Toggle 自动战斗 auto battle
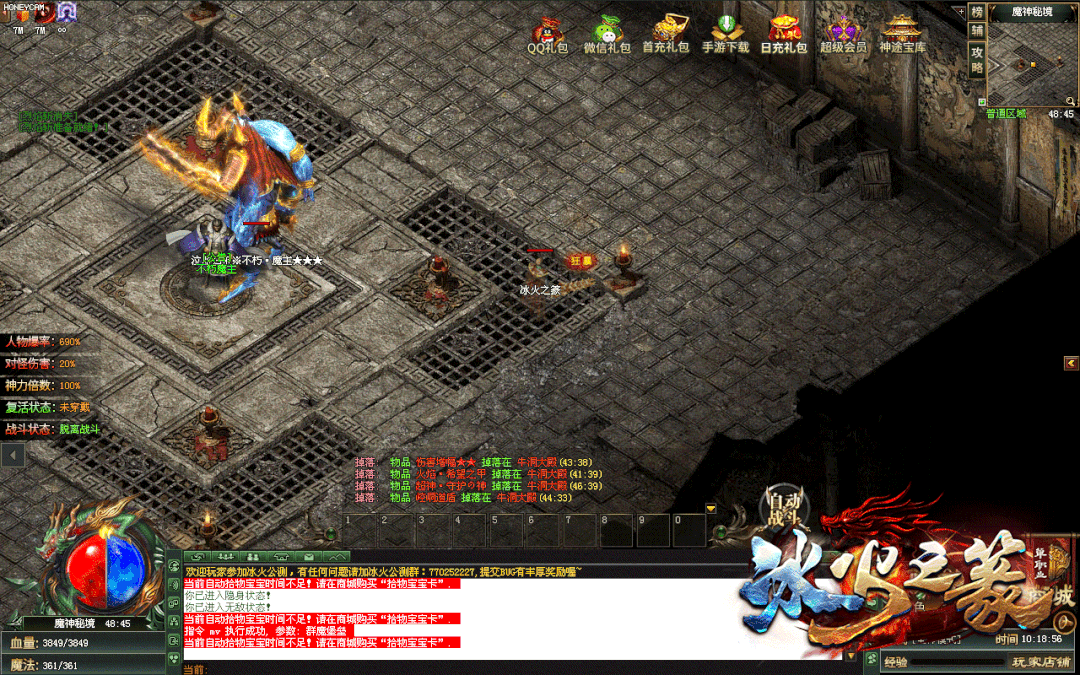The height and width of the screenshot is (675, 1080). 786,507
